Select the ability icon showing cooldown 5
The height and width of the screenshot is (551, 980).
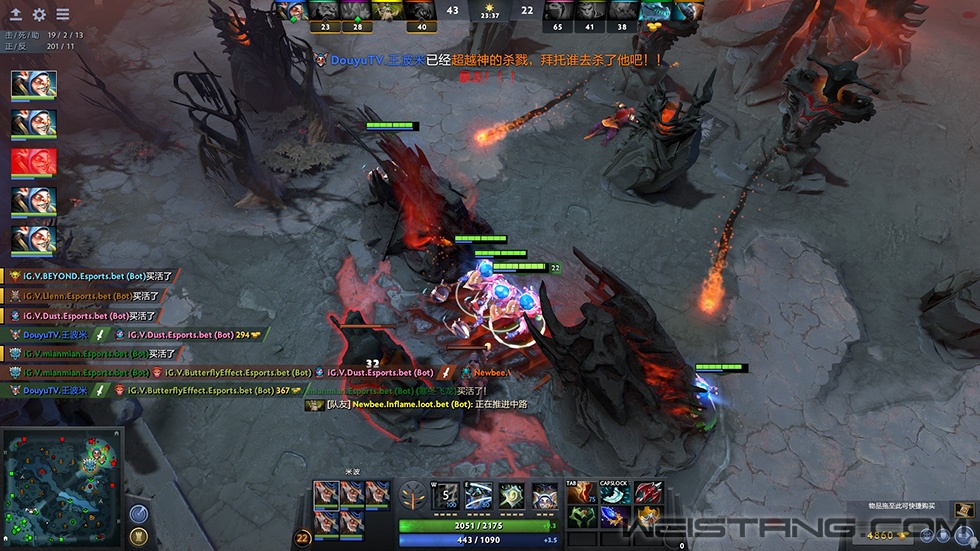pos(446,496)
